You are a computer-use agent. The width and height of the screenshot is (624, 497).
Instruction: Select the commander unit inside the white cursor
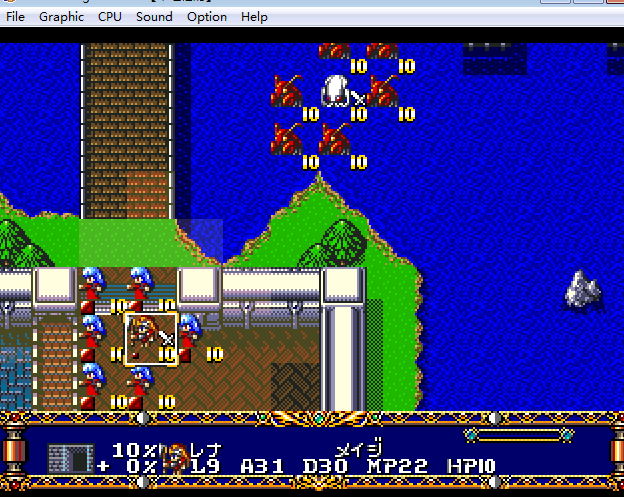pos(151,338)
